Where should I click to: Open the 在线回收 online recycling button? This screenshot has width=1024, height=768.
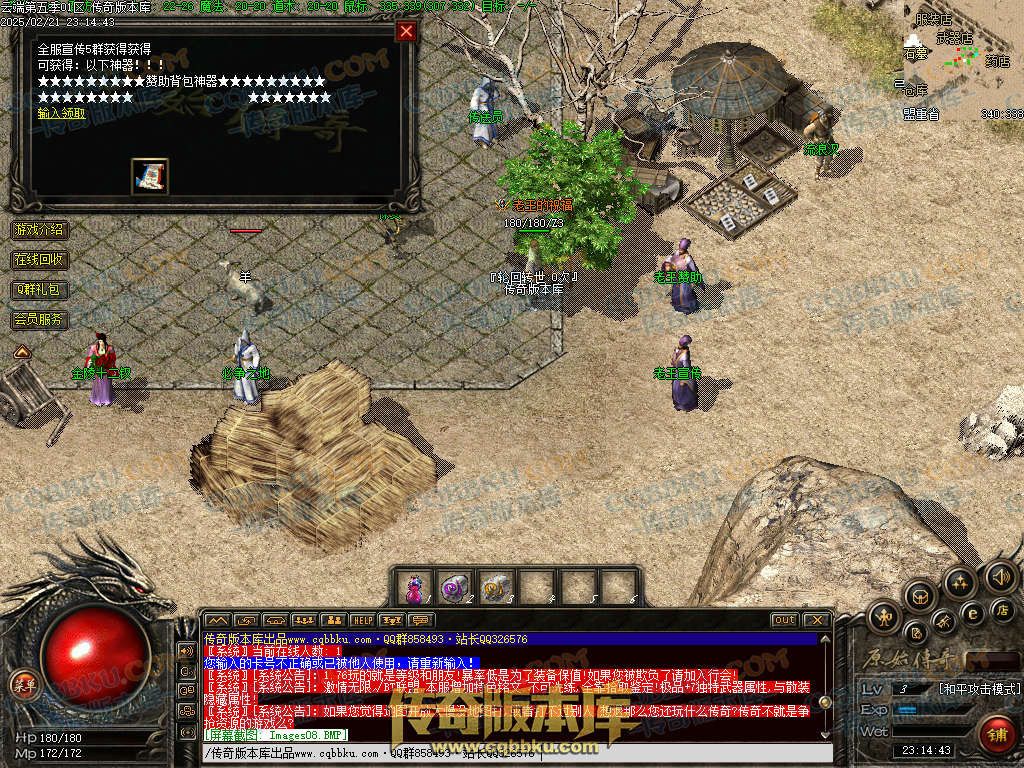pos(39,260)
